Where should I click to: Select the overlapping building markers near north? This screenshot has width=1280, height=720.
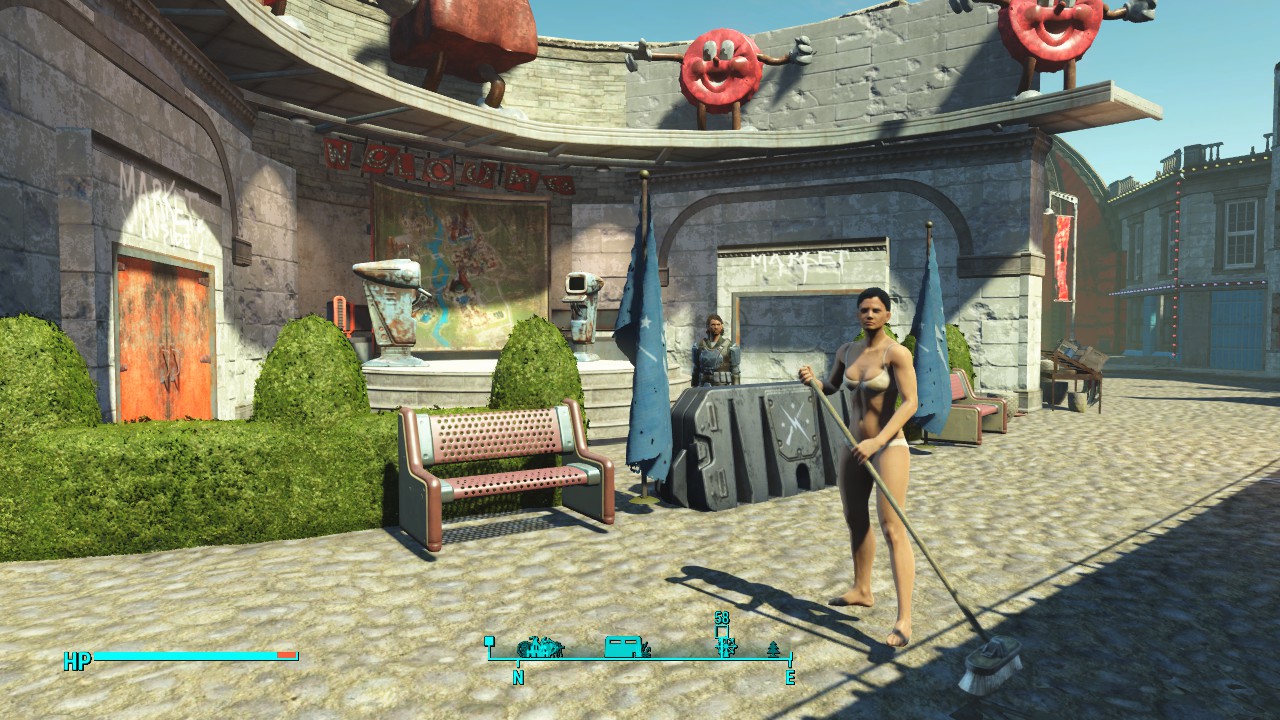click(x=540, y=647)
